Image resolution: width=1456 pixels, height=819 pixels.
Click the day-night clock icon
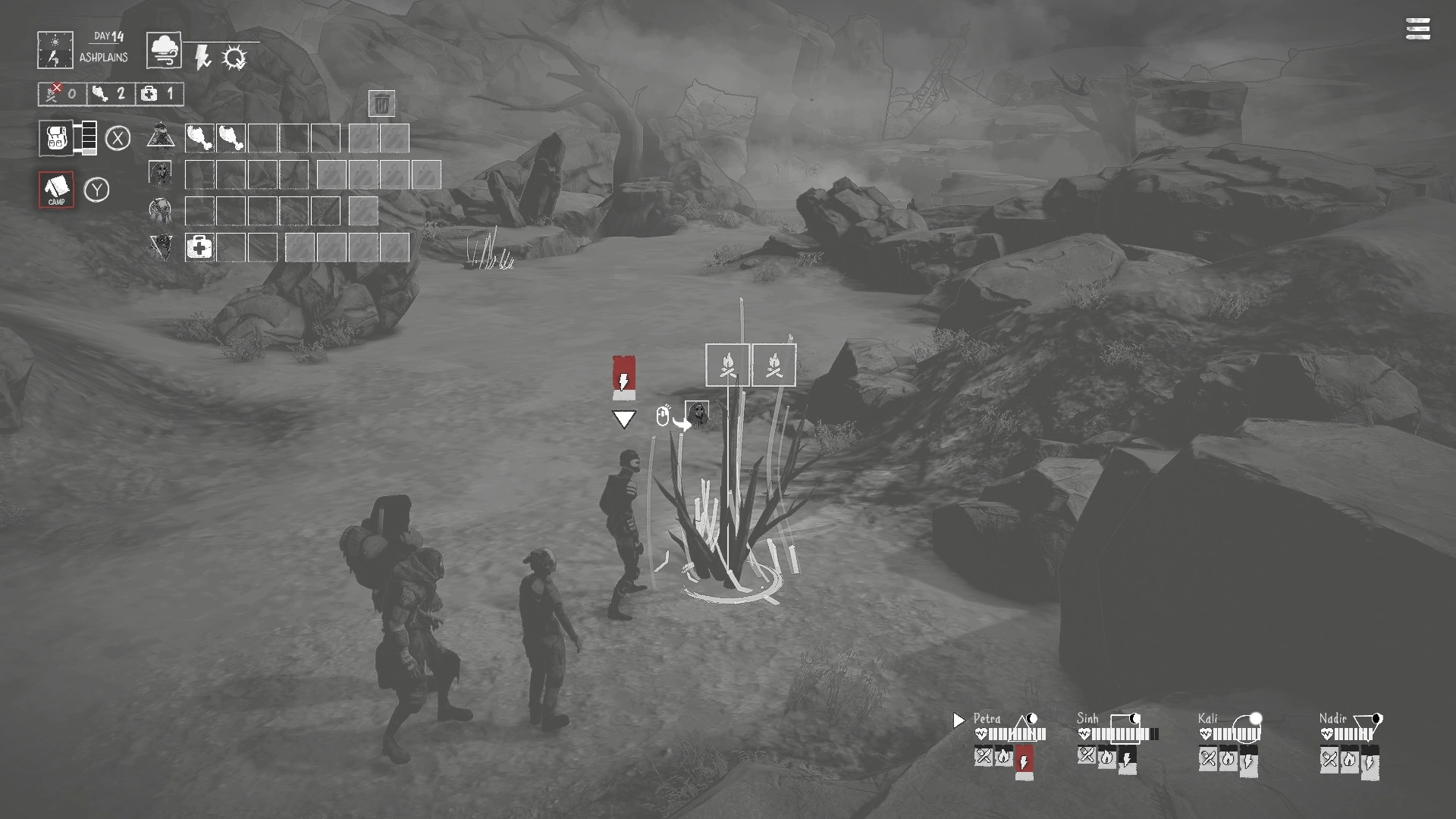(55, 50)
